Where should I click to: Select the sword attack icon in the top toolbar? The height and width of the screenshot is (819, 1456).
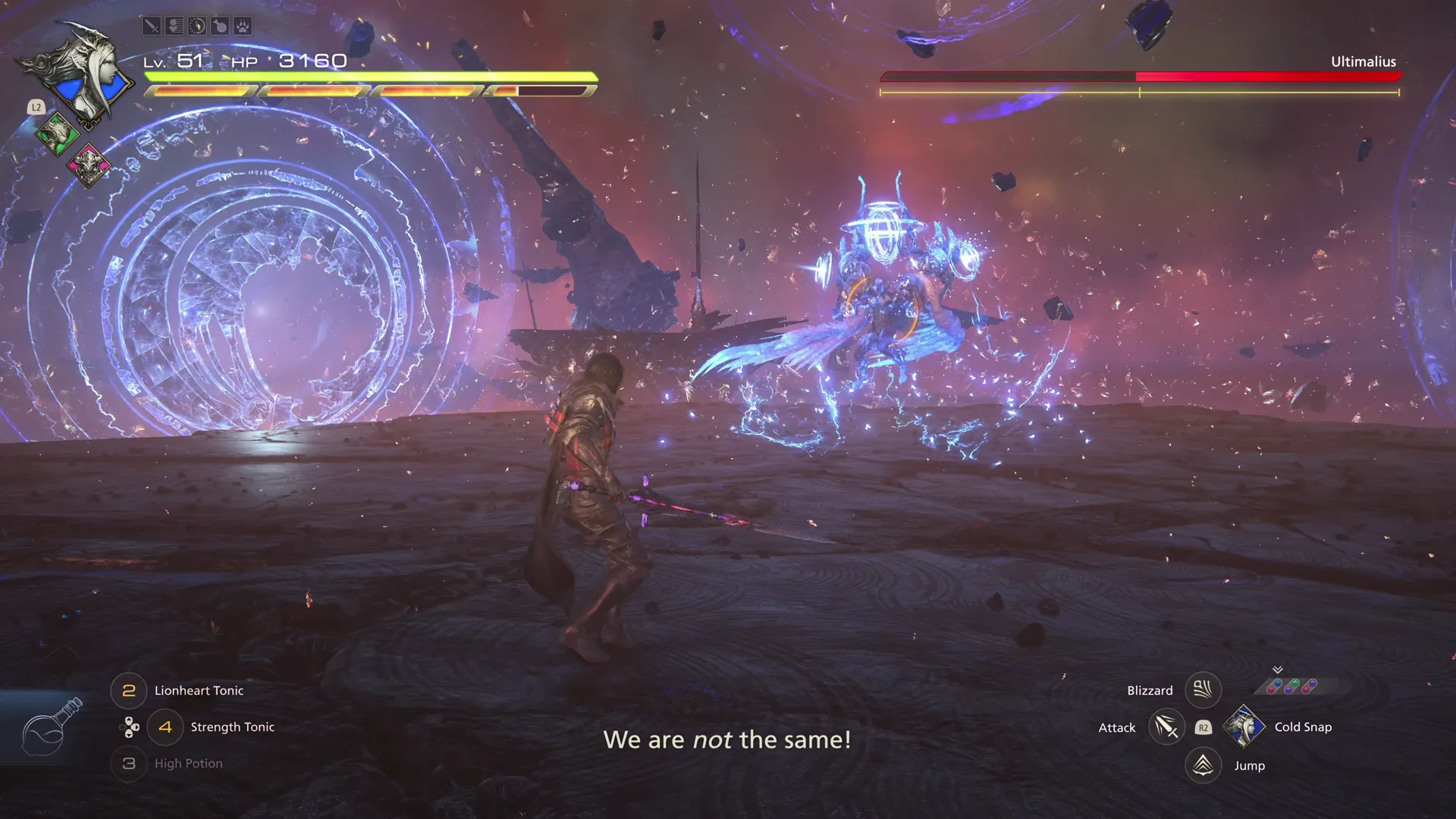tap(151, 26)
